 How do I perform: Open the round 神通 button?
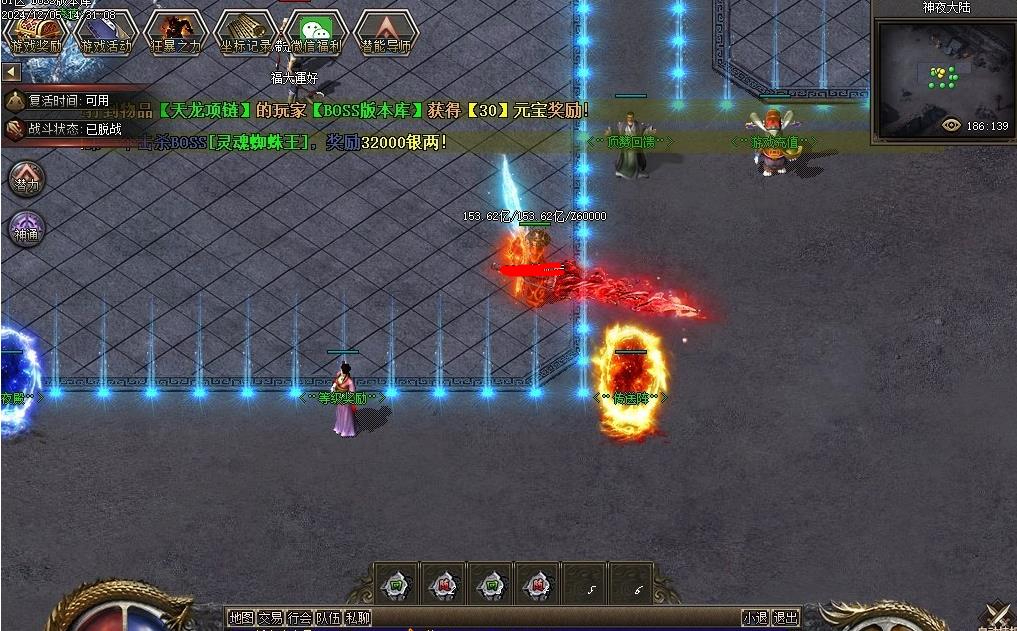point(26,230)
